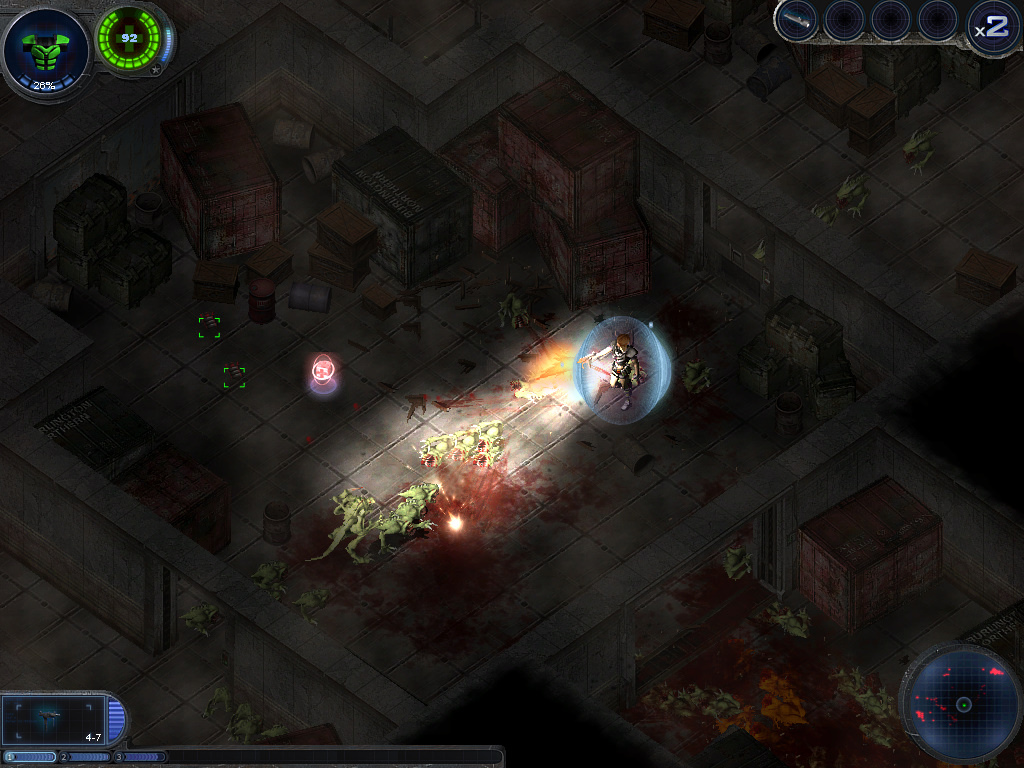Select the flashlight item slot
Image resolution: width=1024 pixels, height=768 pixels.
[797, 20]
